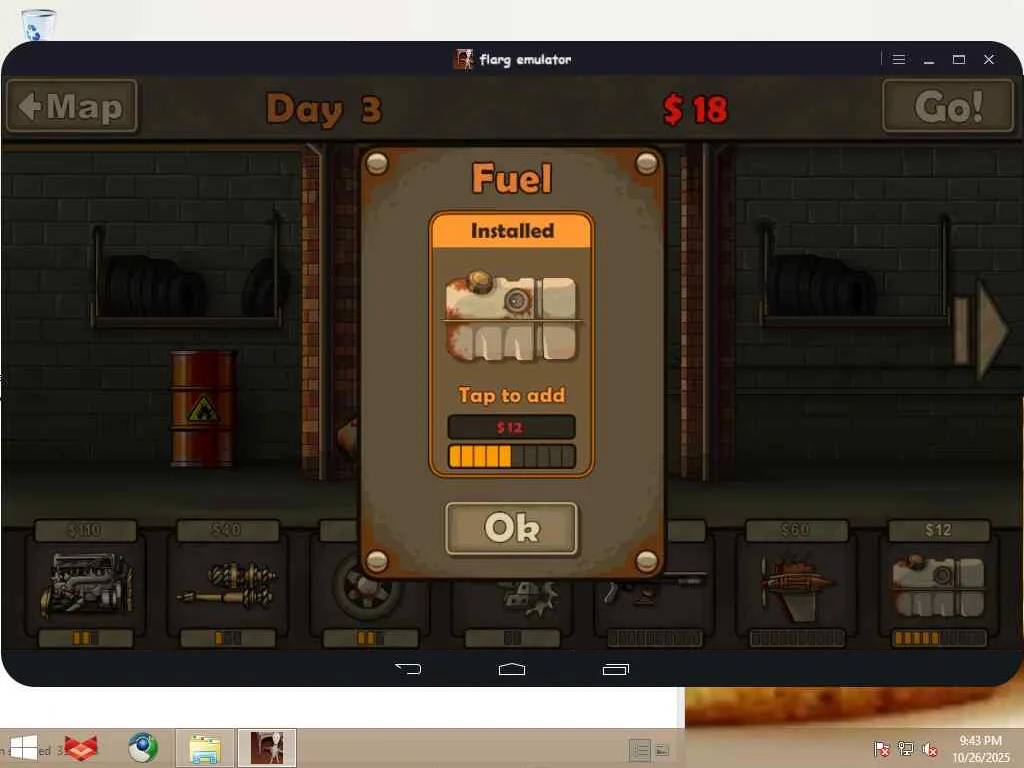Screen dimensions: 1024x768
Task: Open the Android recent apps button
Action: [616, 669]
